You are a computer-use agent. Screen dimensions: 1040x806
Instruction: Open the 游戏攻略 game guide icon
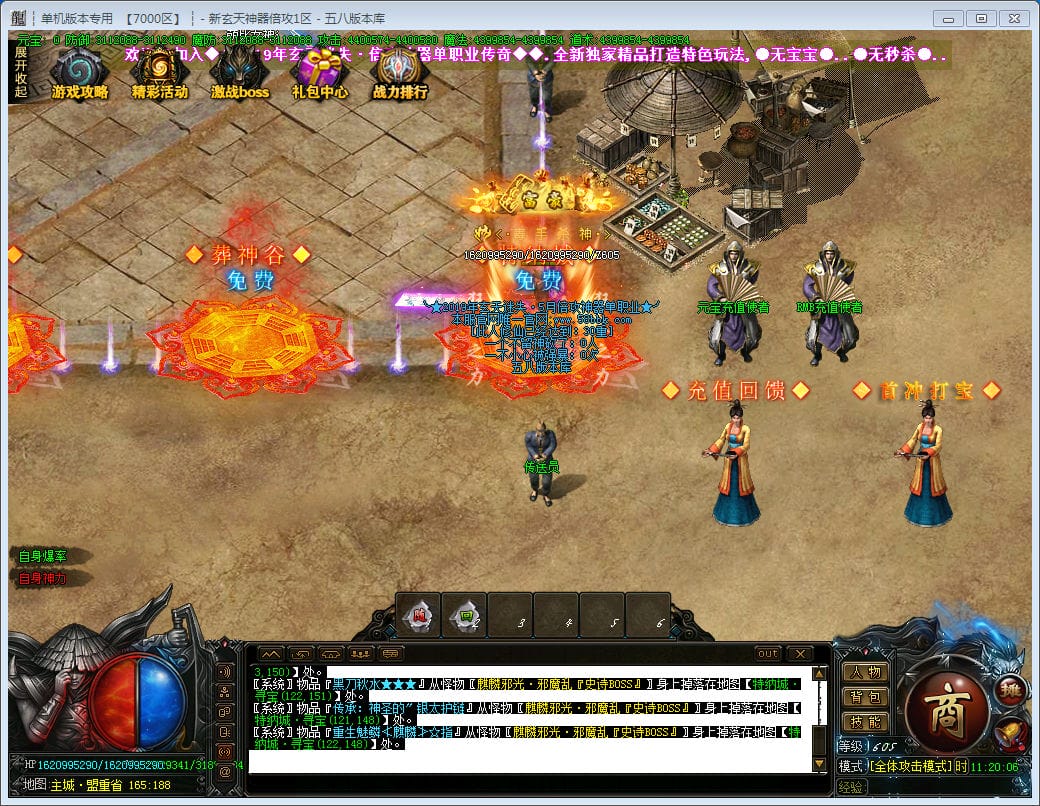coord(79,73)
